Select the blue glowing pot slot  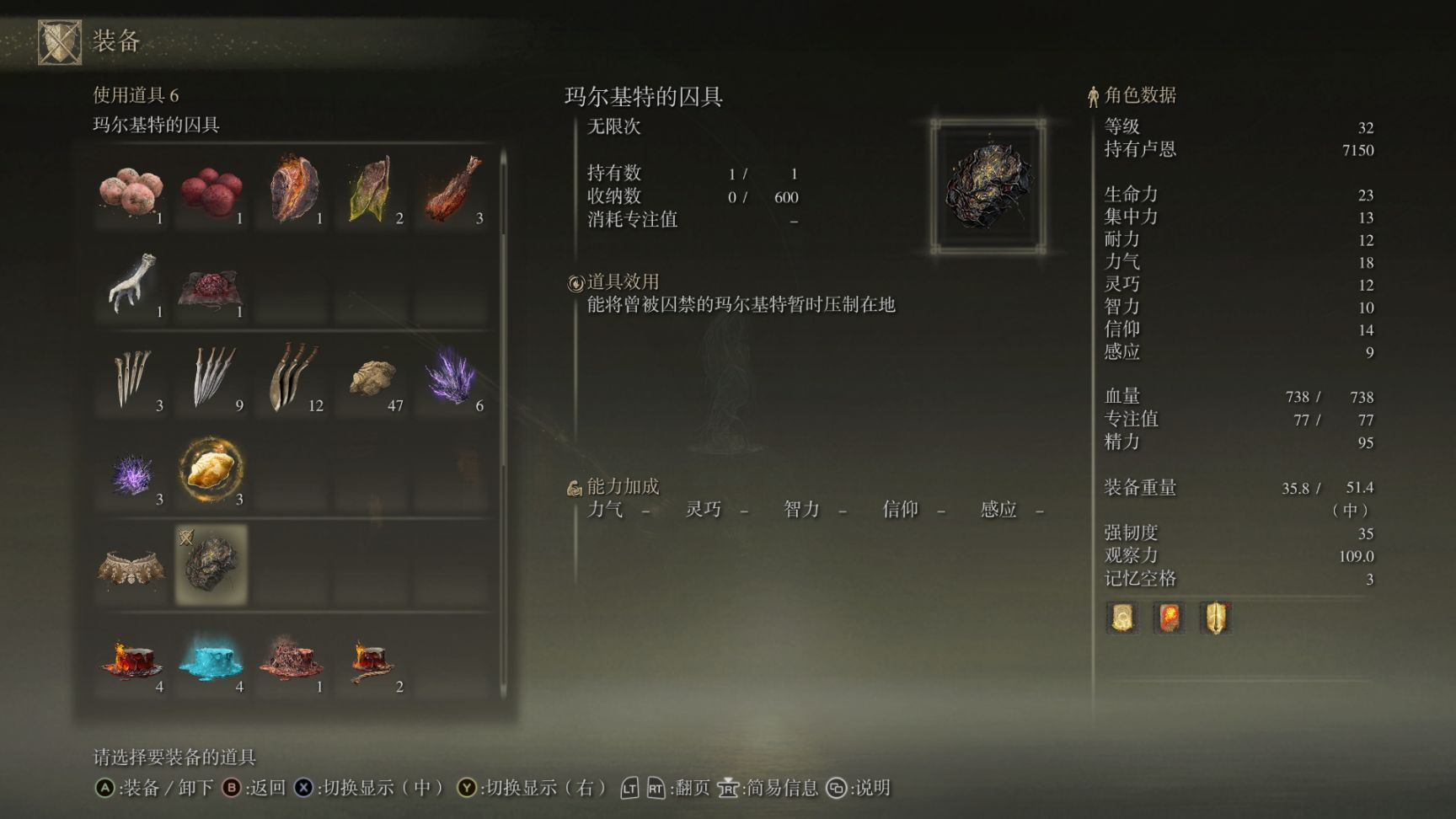tap(211, 660)
